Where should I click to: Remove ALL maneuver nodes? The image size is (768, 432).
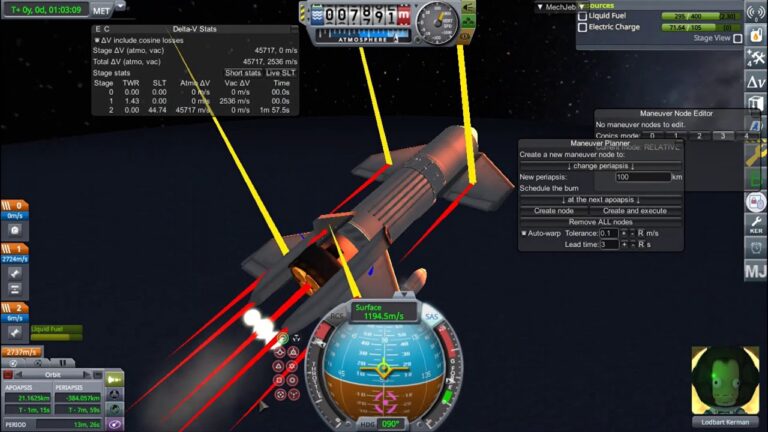(600, 221)
